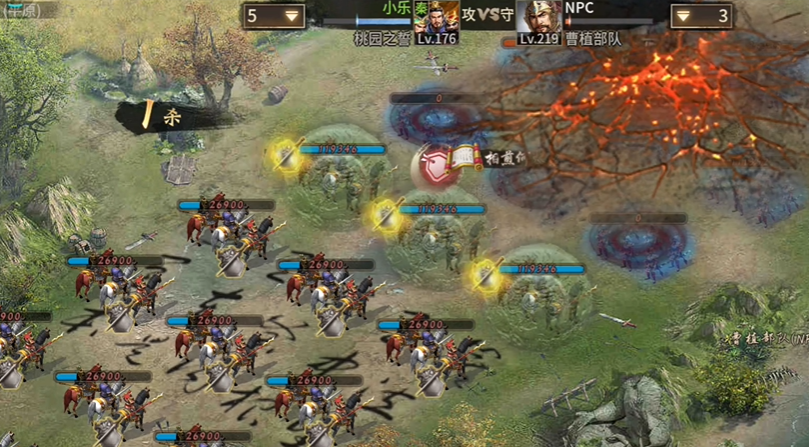This screenshot has width=809, height=447.
Task: Open the defender's dropdown showing 3
Action: click(700, 16)
